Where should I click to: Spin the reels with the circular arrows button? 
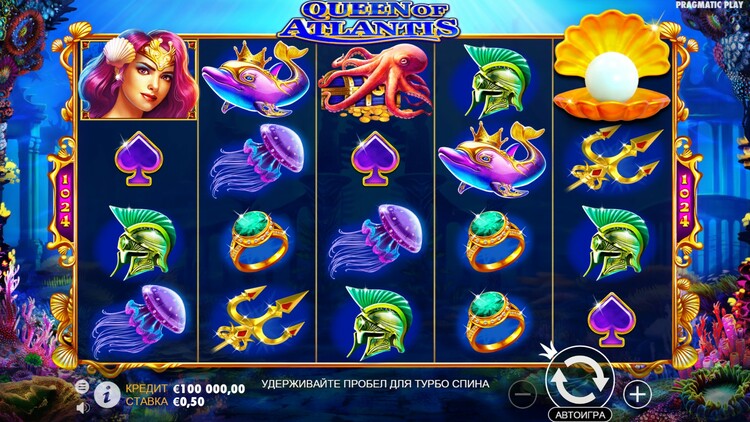579,380
